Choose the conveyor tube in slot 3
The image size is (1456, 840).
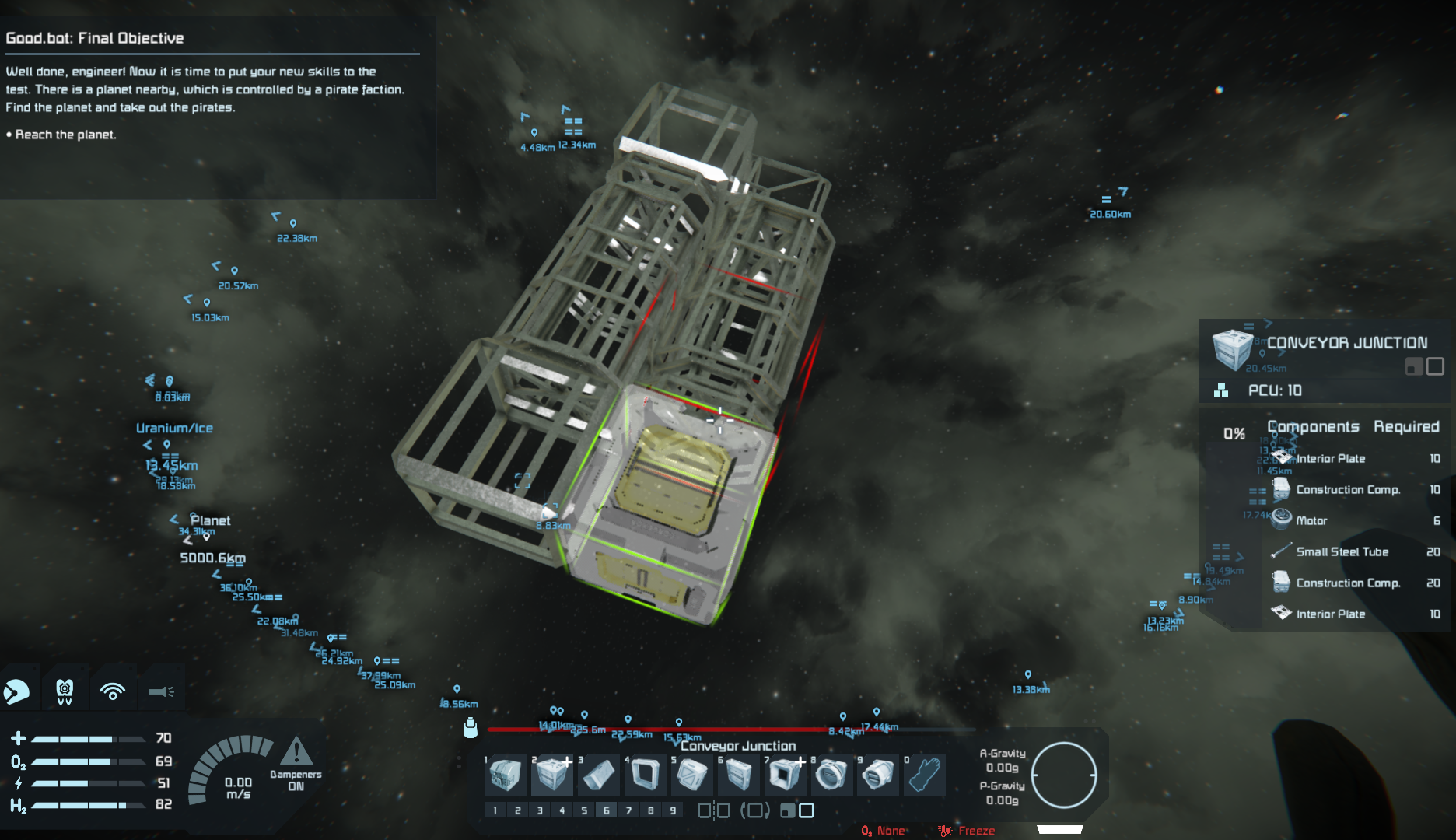click(x=598, y=775)
